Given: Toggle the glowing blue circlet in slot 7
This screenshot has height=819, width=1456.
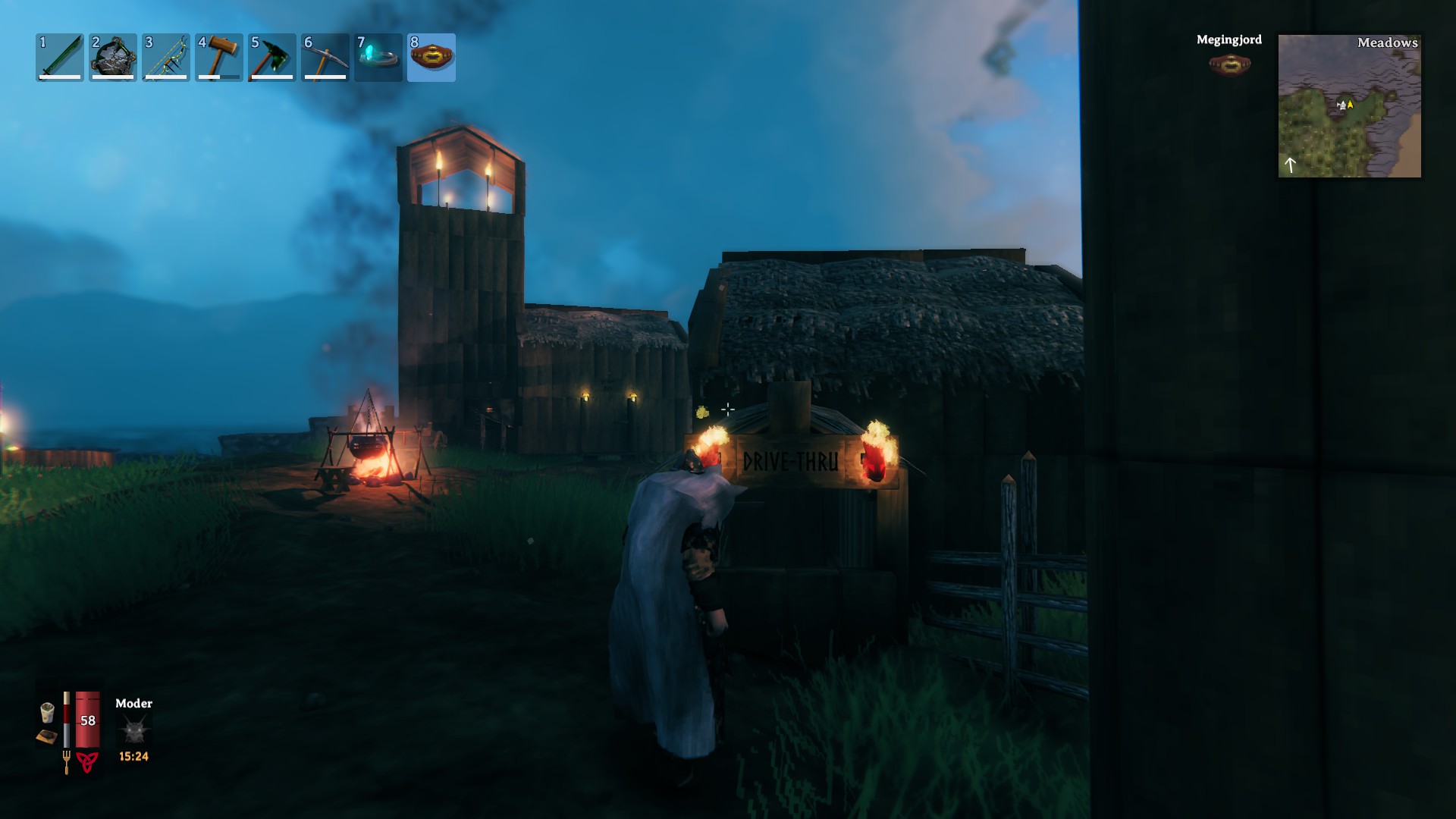Looking at the screenshot, I should coord(378,58).
